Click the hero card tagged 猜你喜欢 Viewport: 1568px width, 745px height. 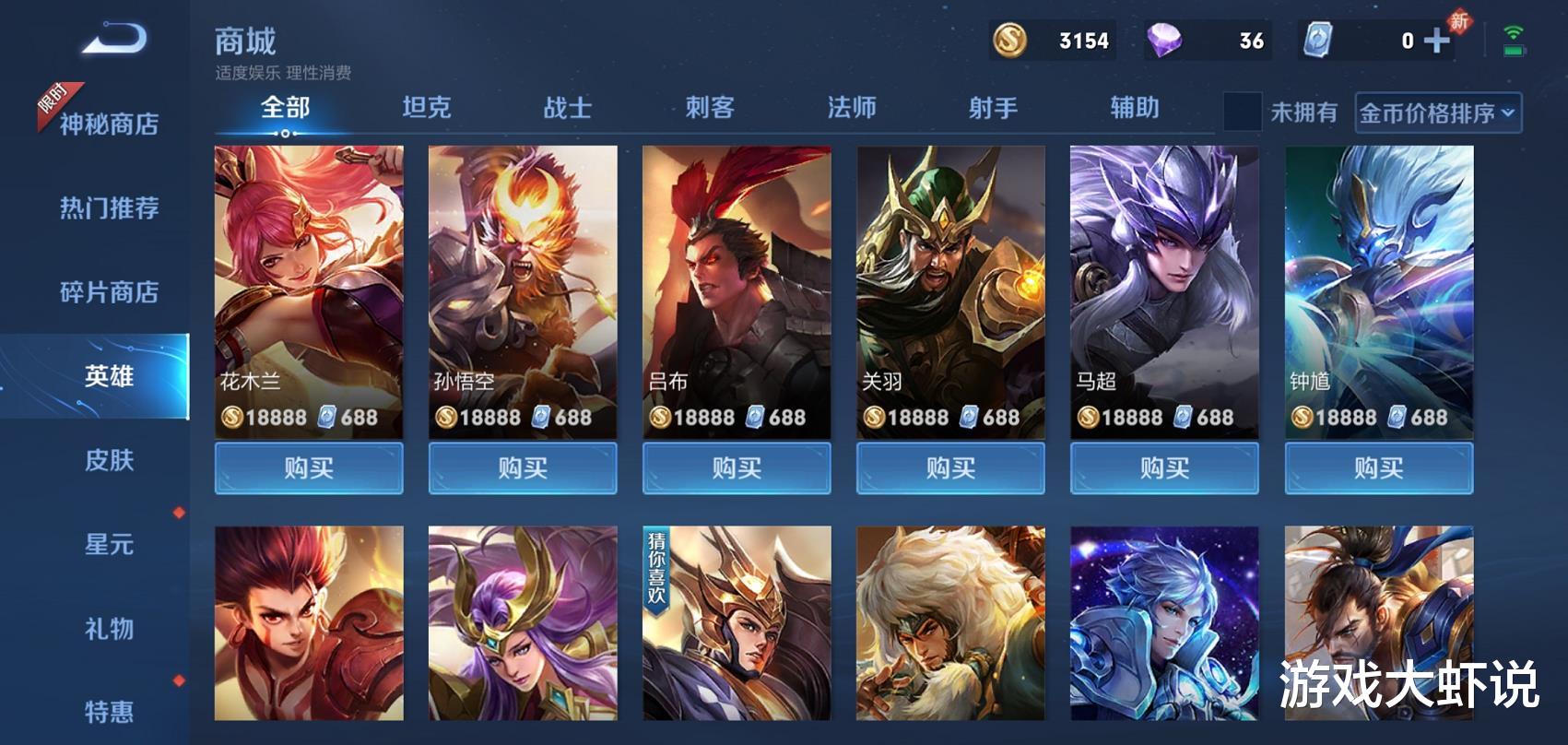[x=737, y=635]
